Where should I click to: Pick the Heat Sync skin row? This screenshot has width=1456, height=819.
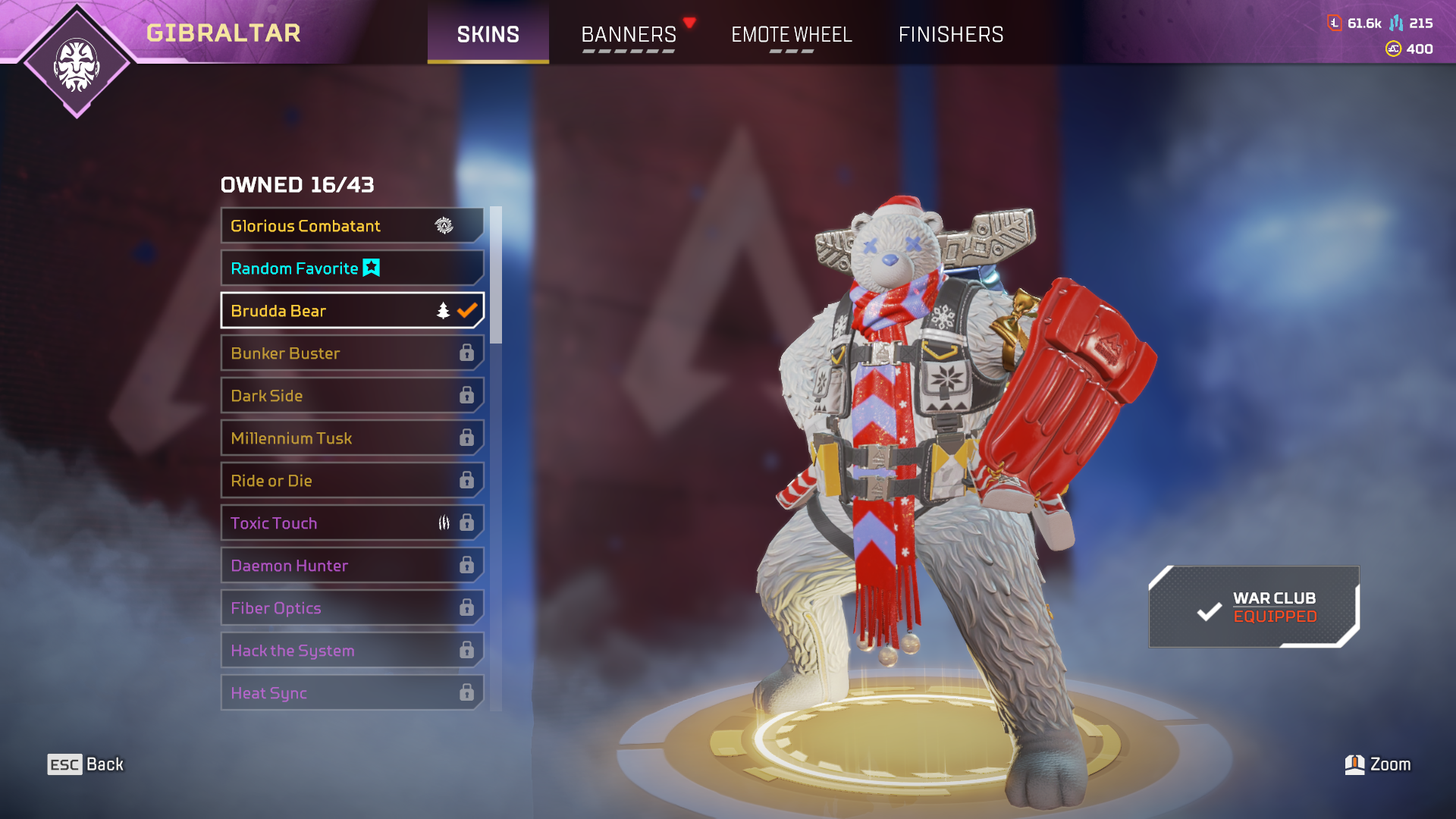click(352, 693)
